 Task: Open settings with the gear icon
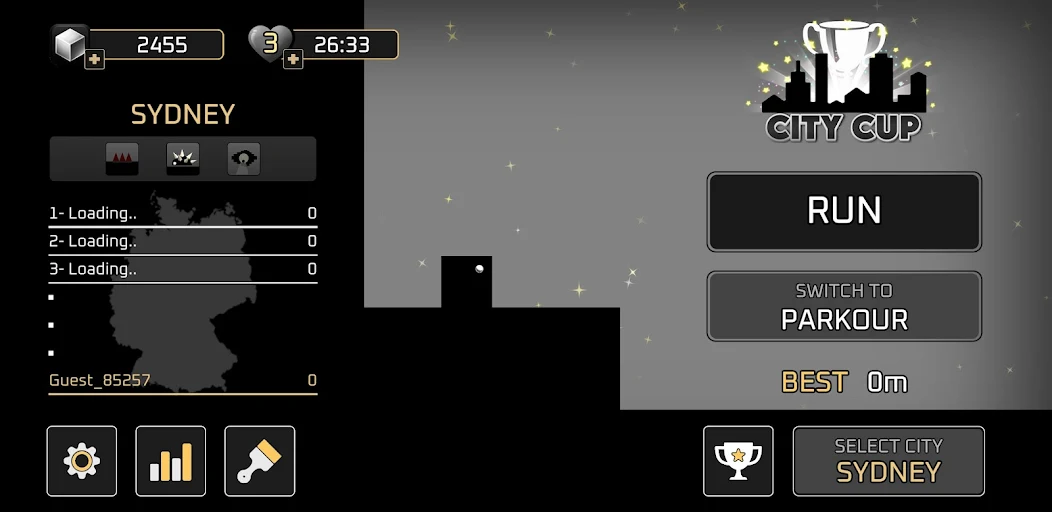82,461
